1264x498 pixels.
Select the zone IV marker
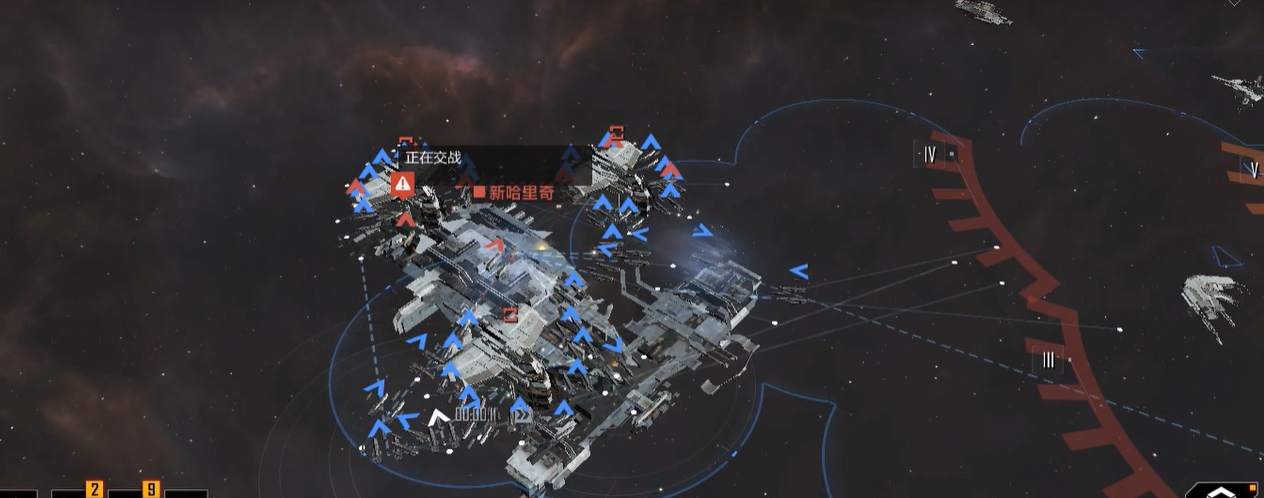930,154
